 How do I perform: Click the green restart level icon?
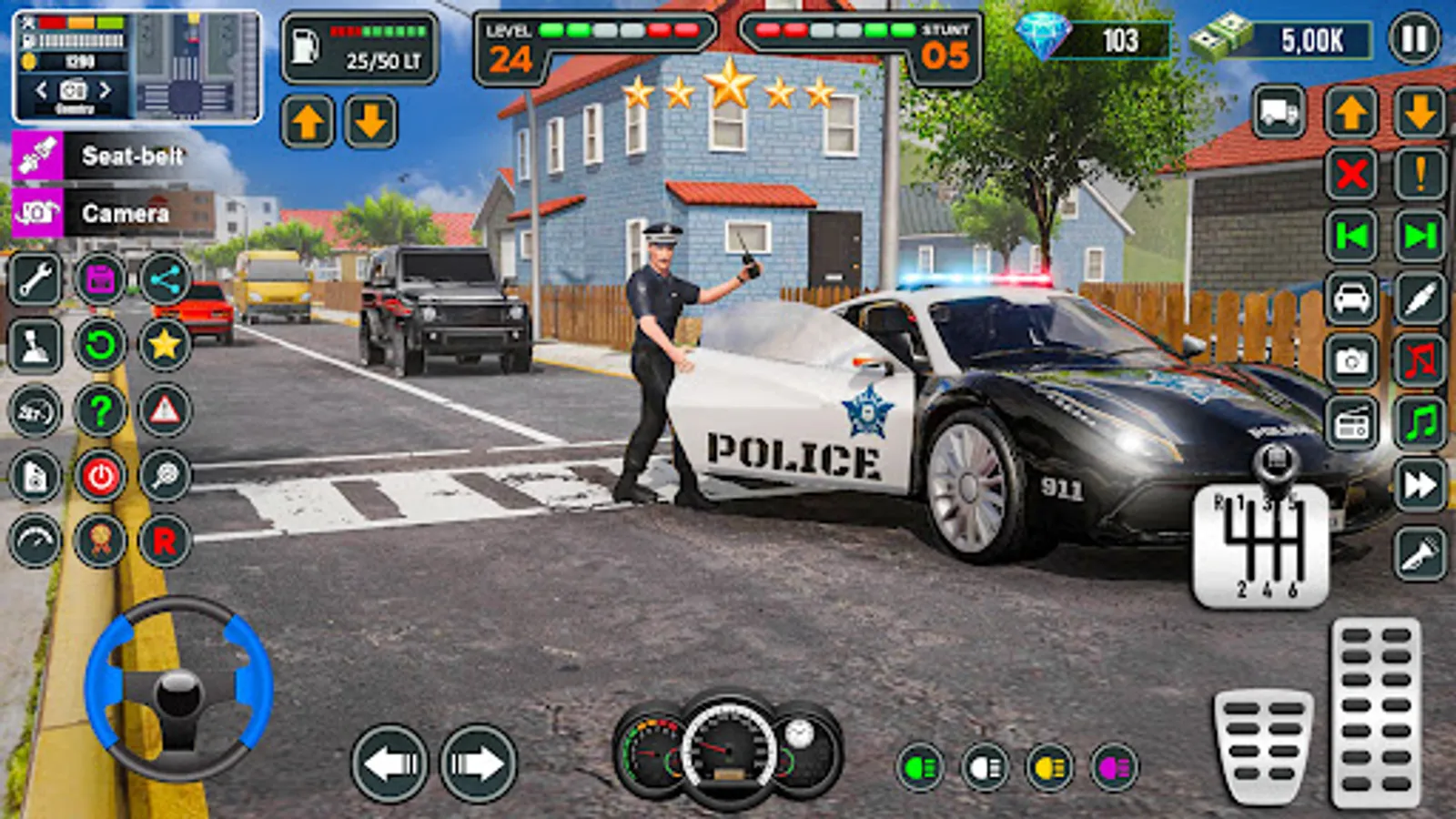pyautogui.click(x=100, y=344)
